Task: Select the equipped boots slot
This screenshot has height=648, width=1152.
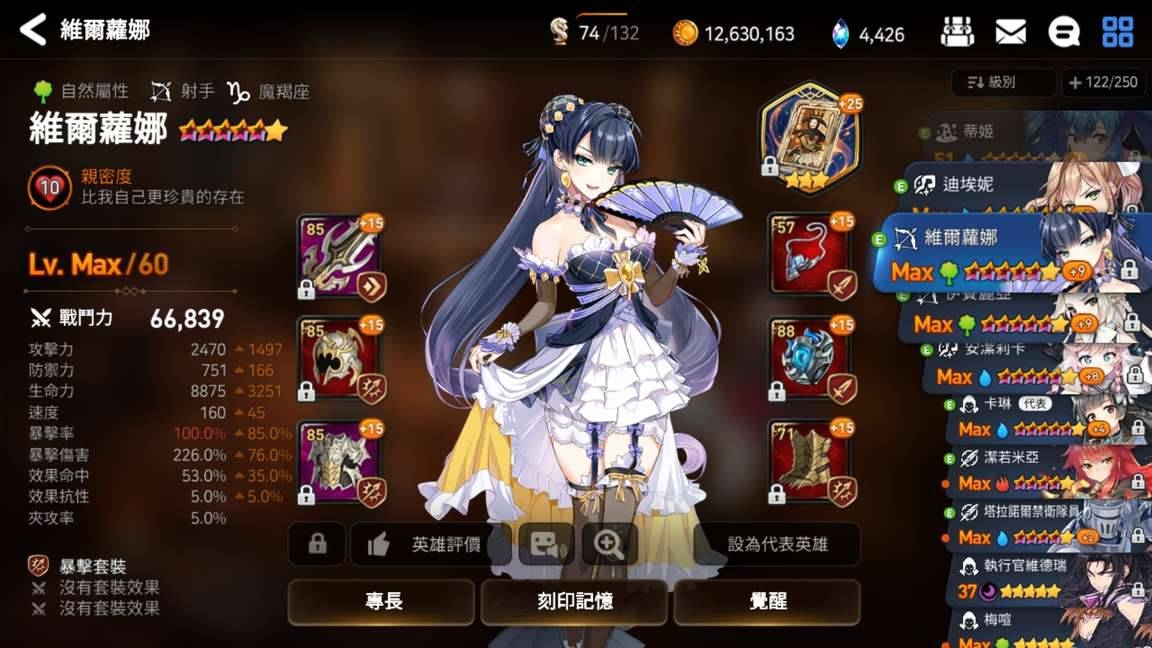Action: [811, 460]
